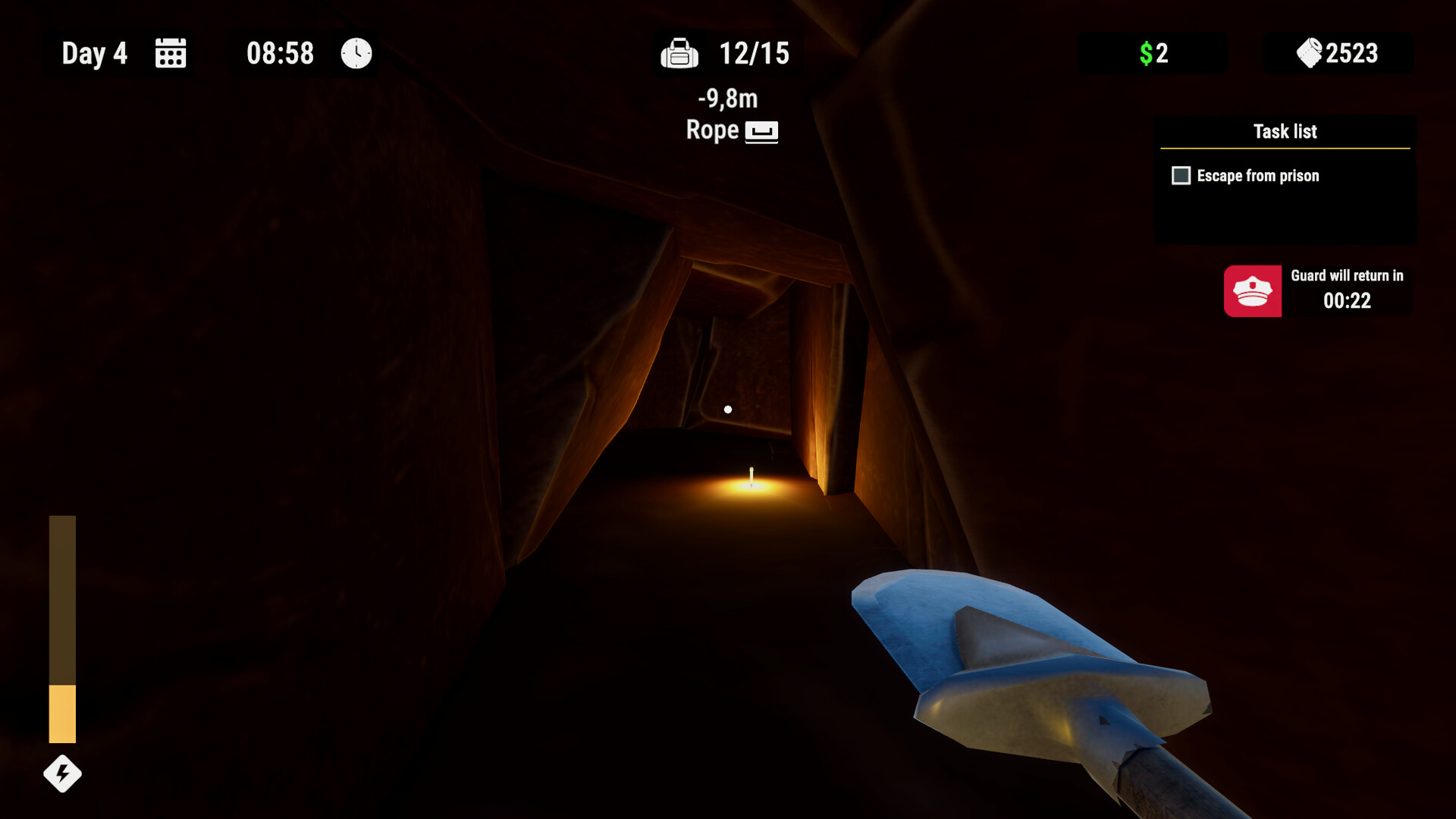Click the -9,8m depth readout

click(726, 99)
